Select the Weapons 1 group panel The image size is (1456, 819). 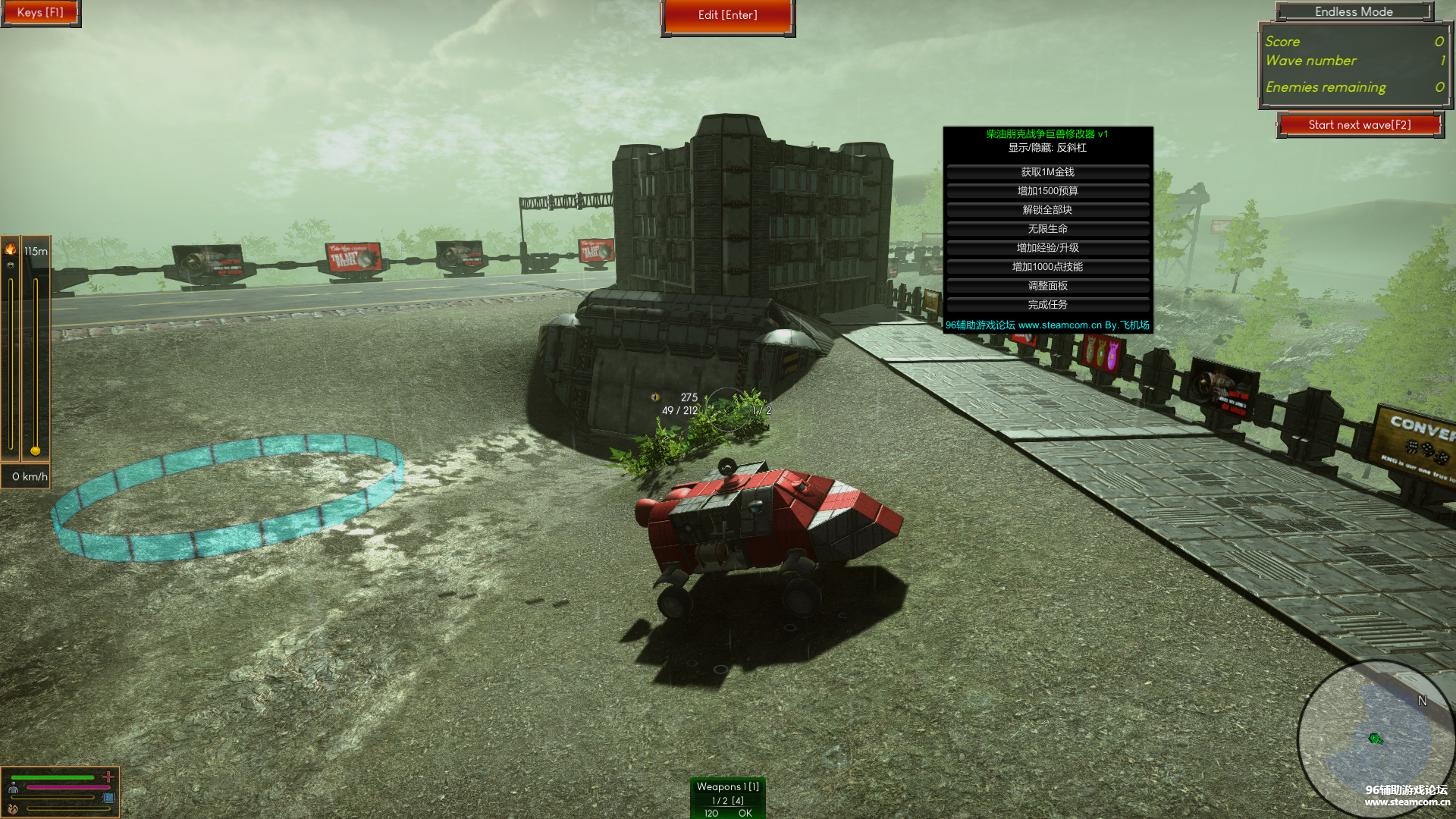(727, 798)
